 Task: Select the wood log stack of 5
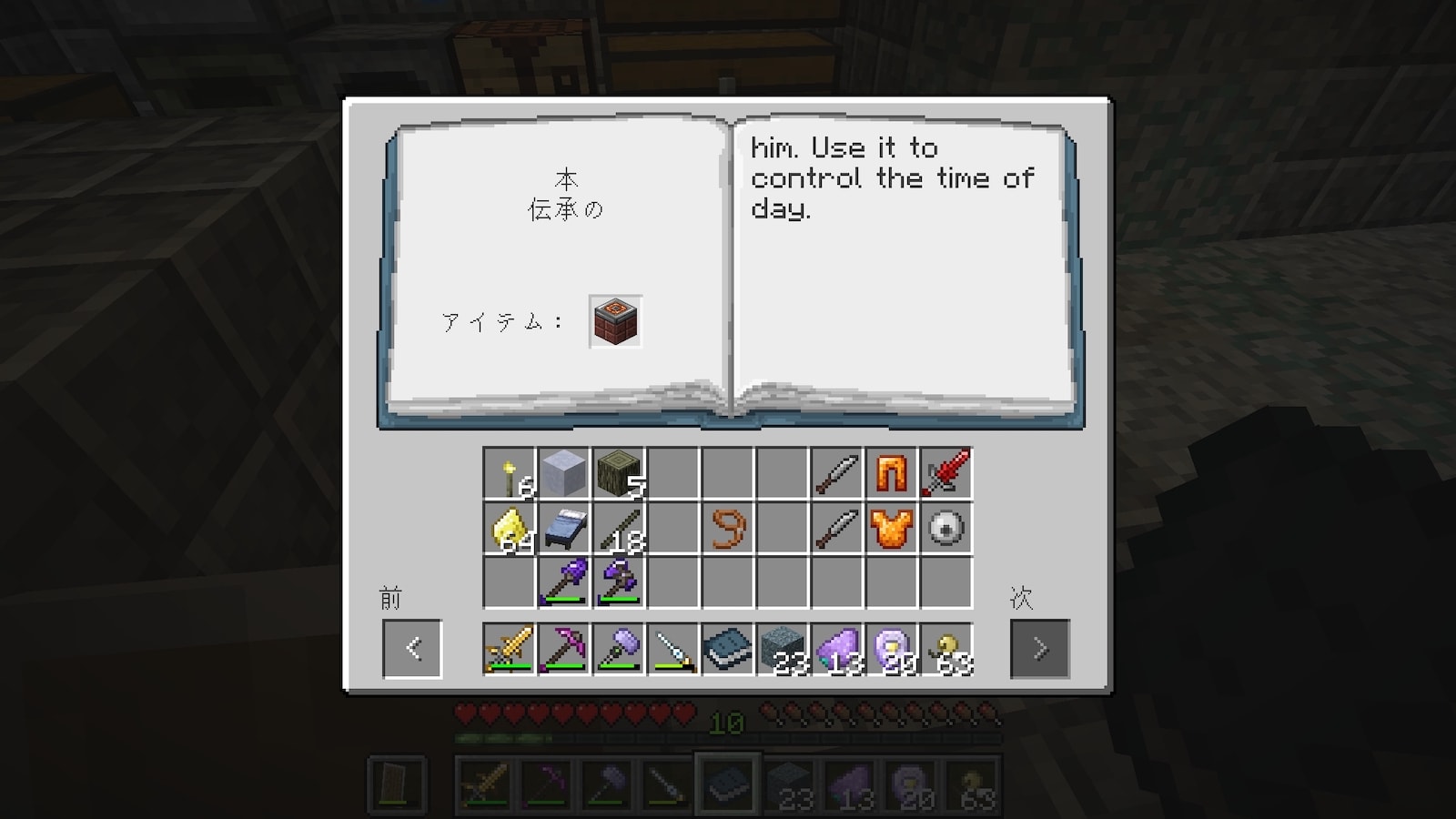[618, 474]
